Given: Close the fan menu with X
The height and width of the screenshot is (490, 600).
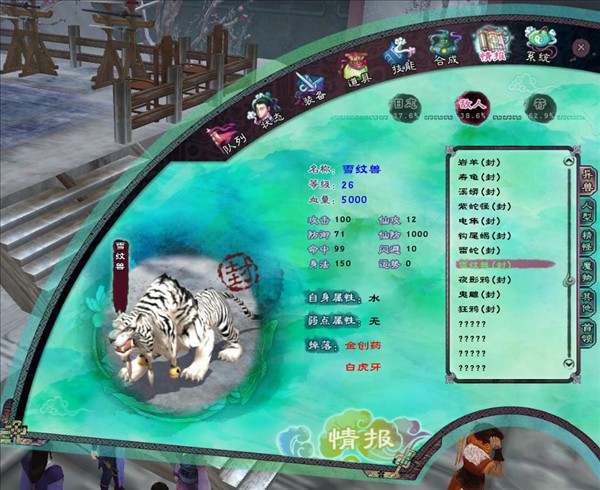Looking at the screenshot, I should pos(581,46).
